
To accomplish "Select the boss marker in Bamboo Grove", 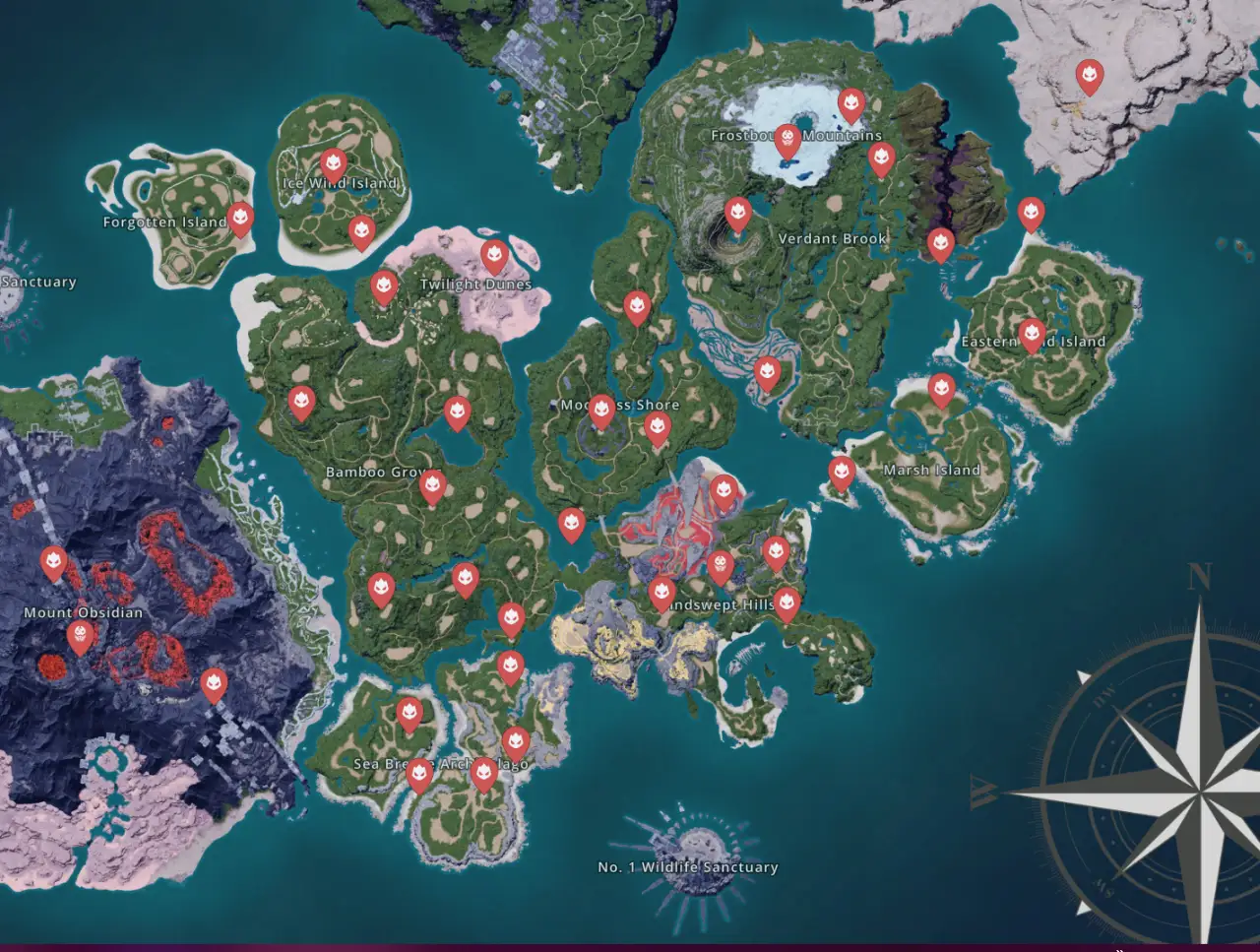I will pyautogui.click(x=434, y=487).
